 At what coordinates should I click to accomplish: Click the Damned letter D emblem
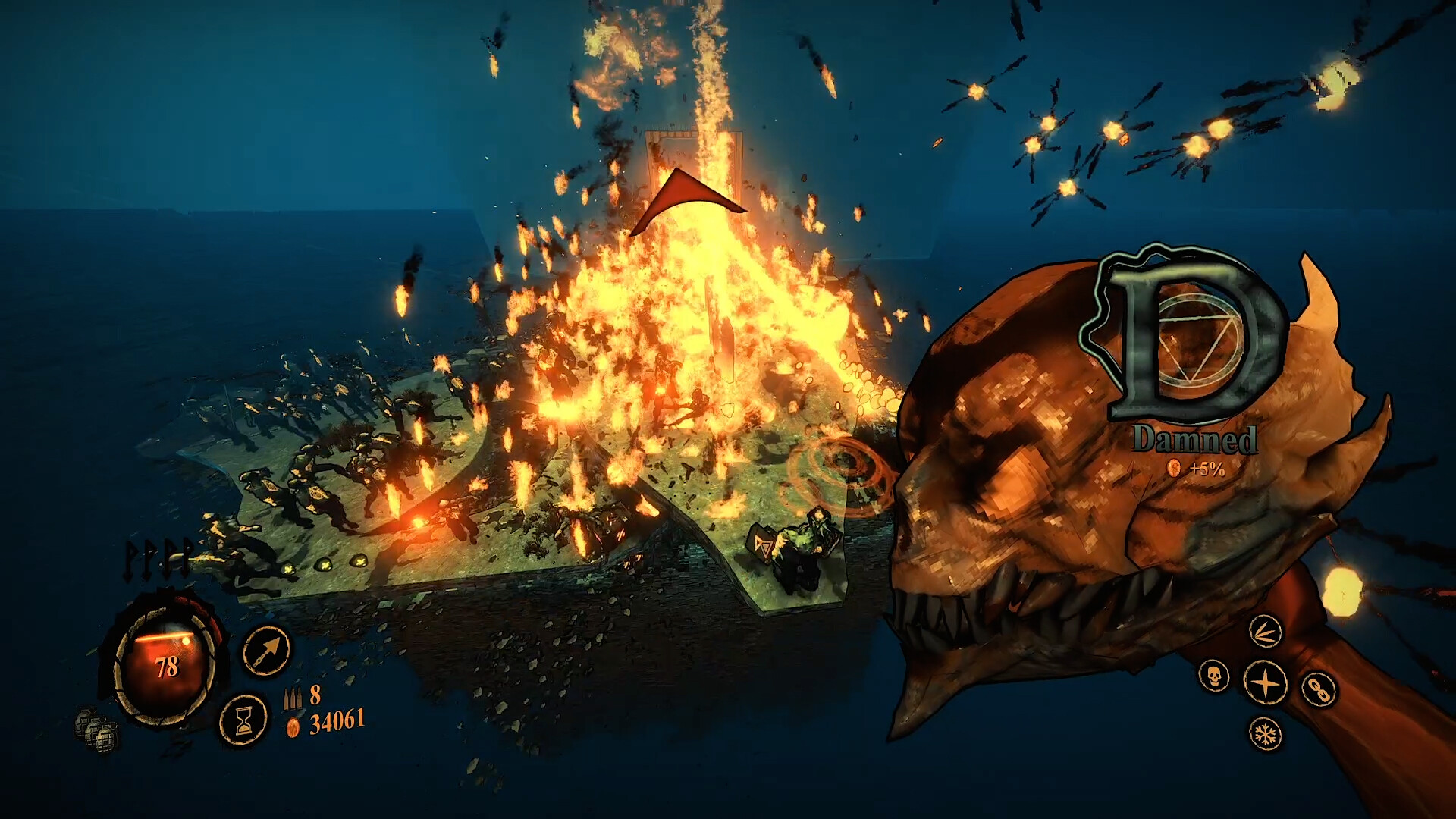pos(1181,336)
